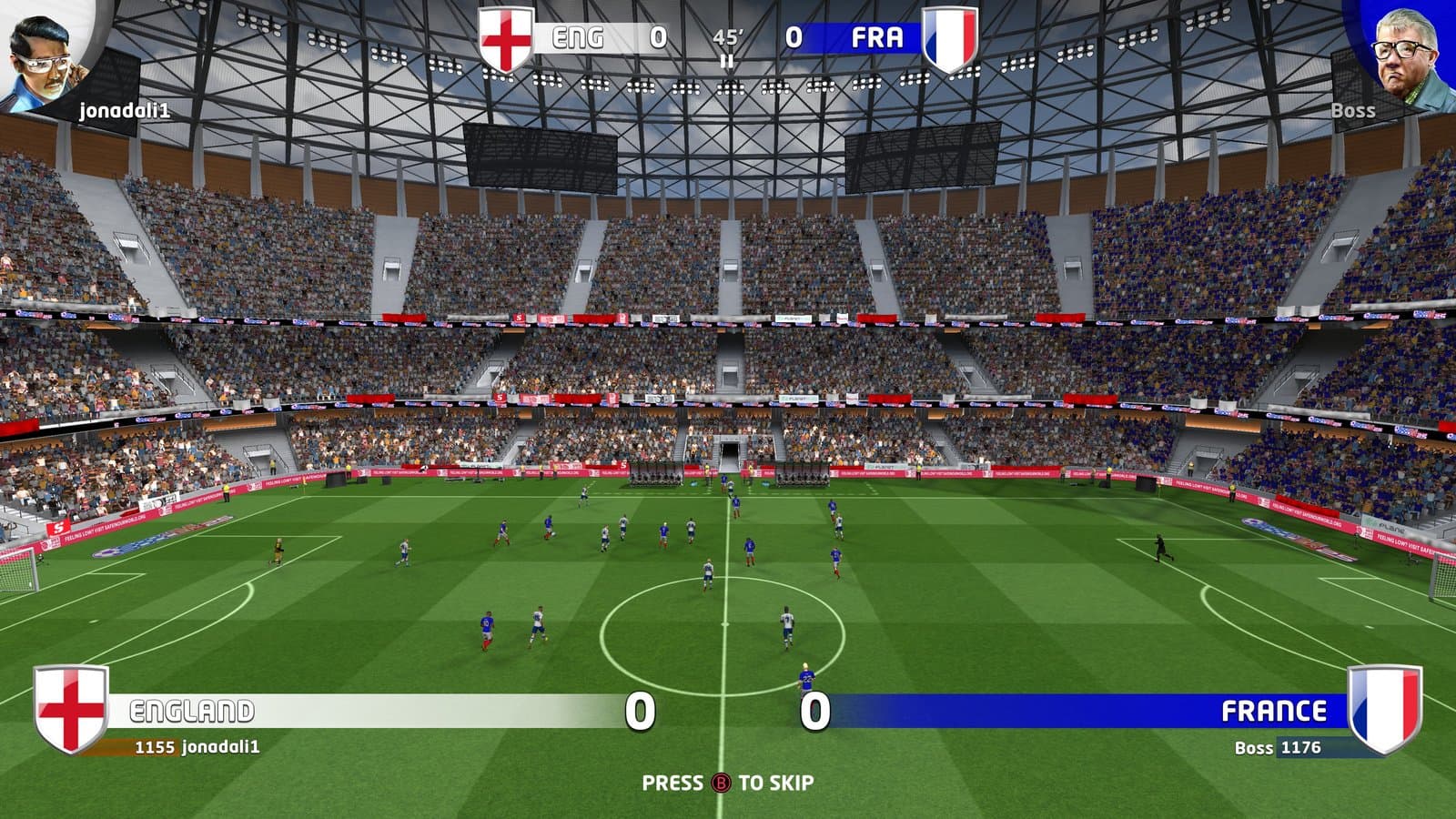The height and width of the screenshot is (819, 1456).
Task: Click the England shield beside the ENG scoreboard
Action: pos(505,39)
